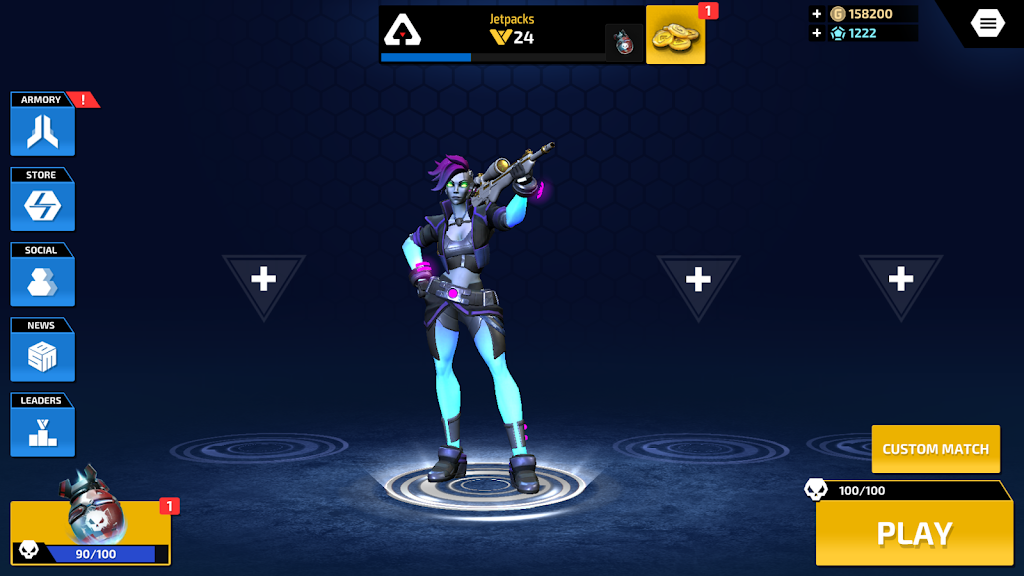This screenshot has height=576, width=1024.
Task: Open the hamburger menu
Action: pos(987,23)
